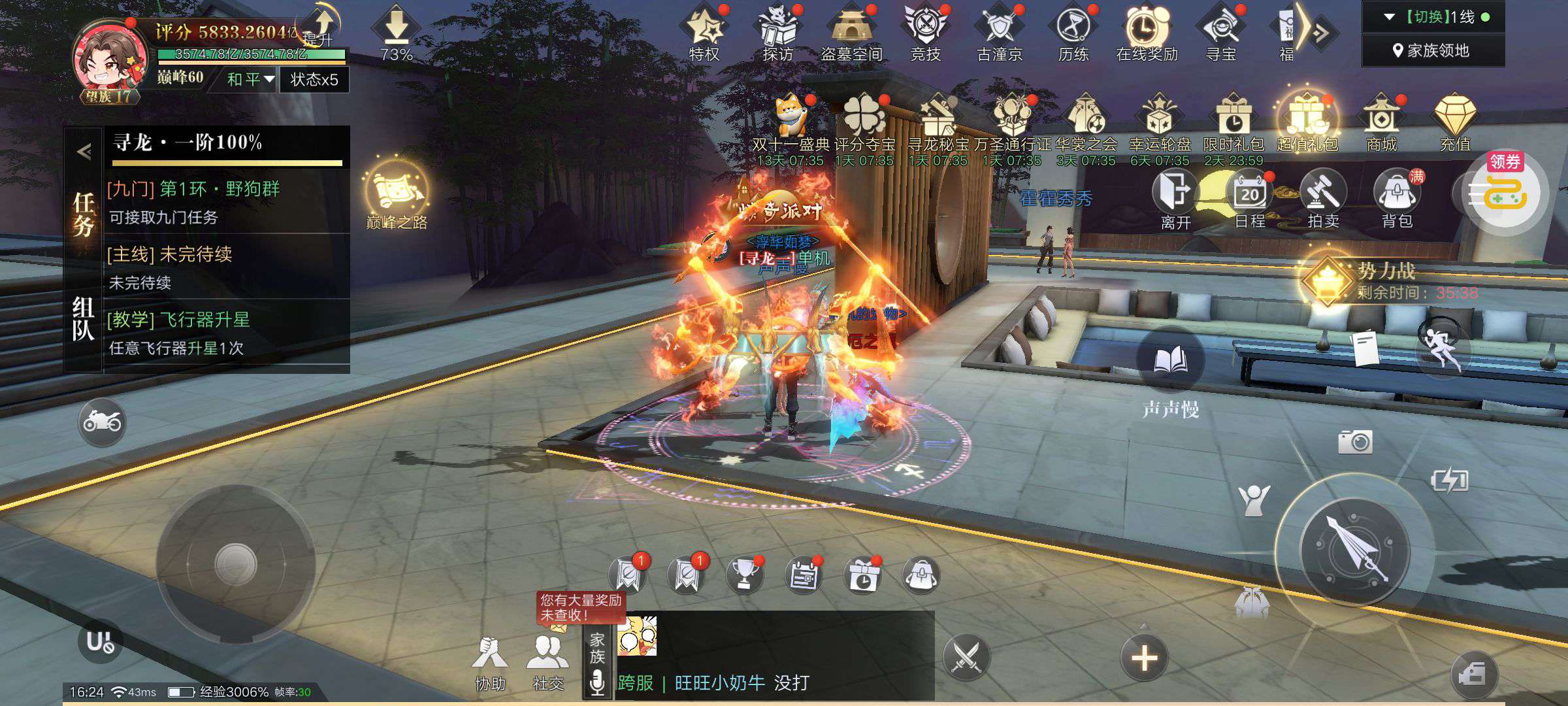Open the 充值 recharge diamond icon
The height and width of the screenshot is (706, 1568).
(1455, 124)
